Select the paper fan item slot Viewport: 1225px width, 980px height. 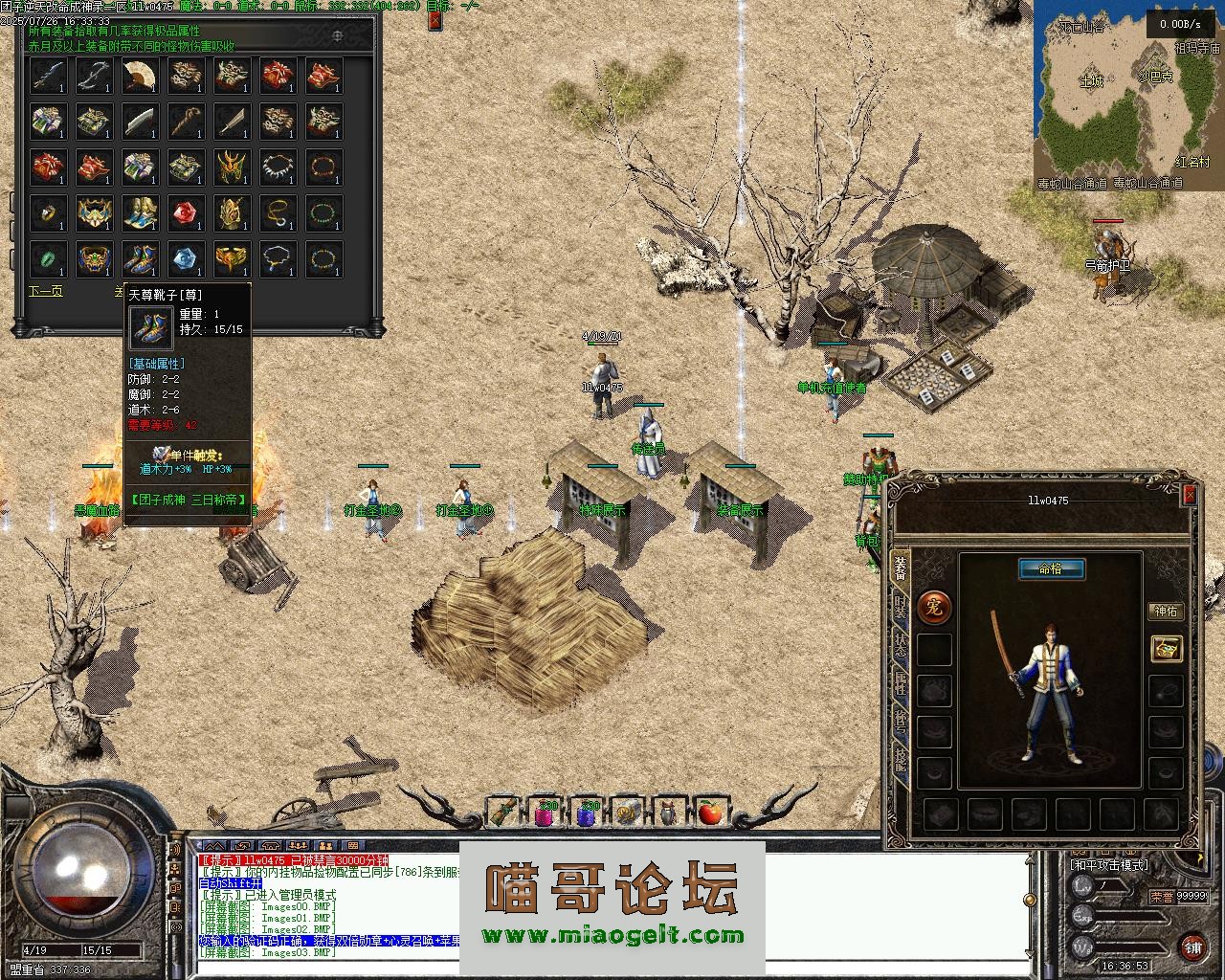(140, 76)
